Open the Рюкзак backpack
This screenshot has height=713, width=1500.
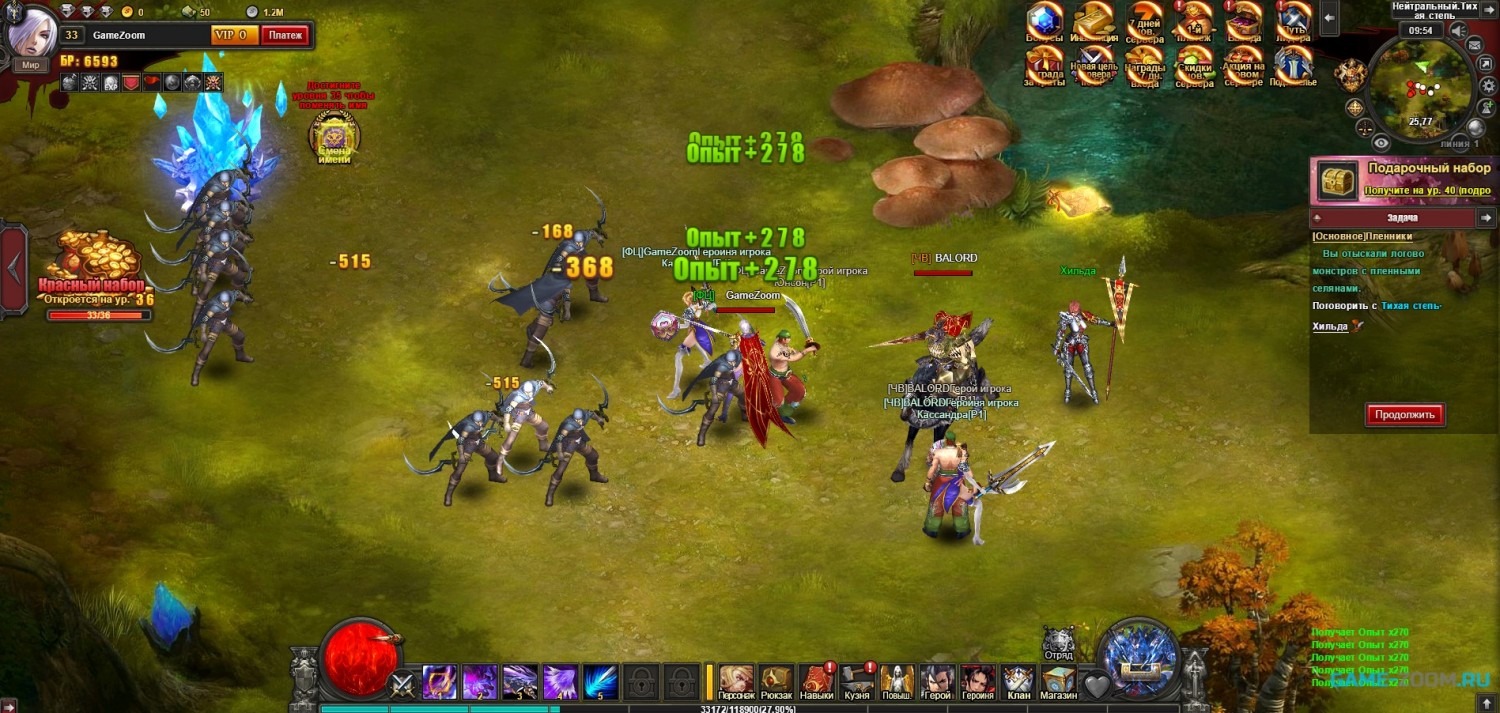pyautogui.click(x=776, y=680)
